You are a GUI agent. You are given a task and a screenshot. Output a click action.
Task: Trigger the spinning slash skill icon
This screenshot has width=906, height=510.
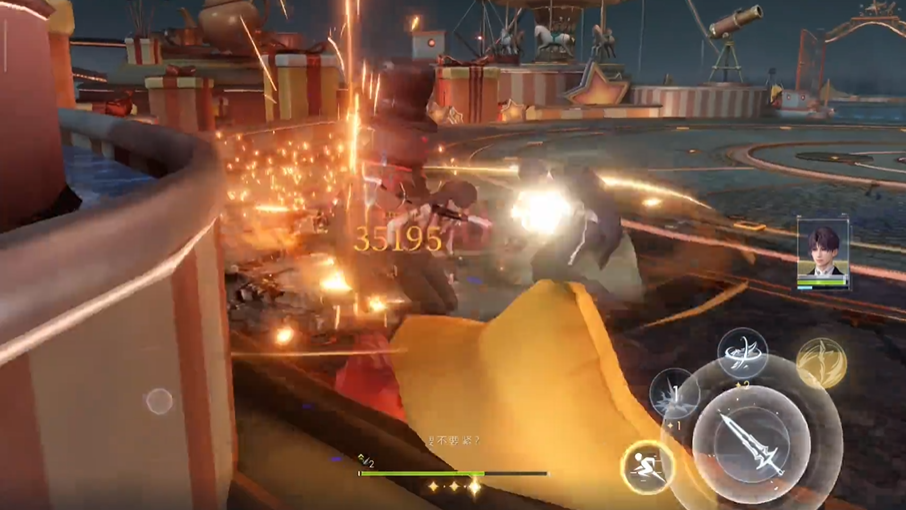click(x=742, y=353)
